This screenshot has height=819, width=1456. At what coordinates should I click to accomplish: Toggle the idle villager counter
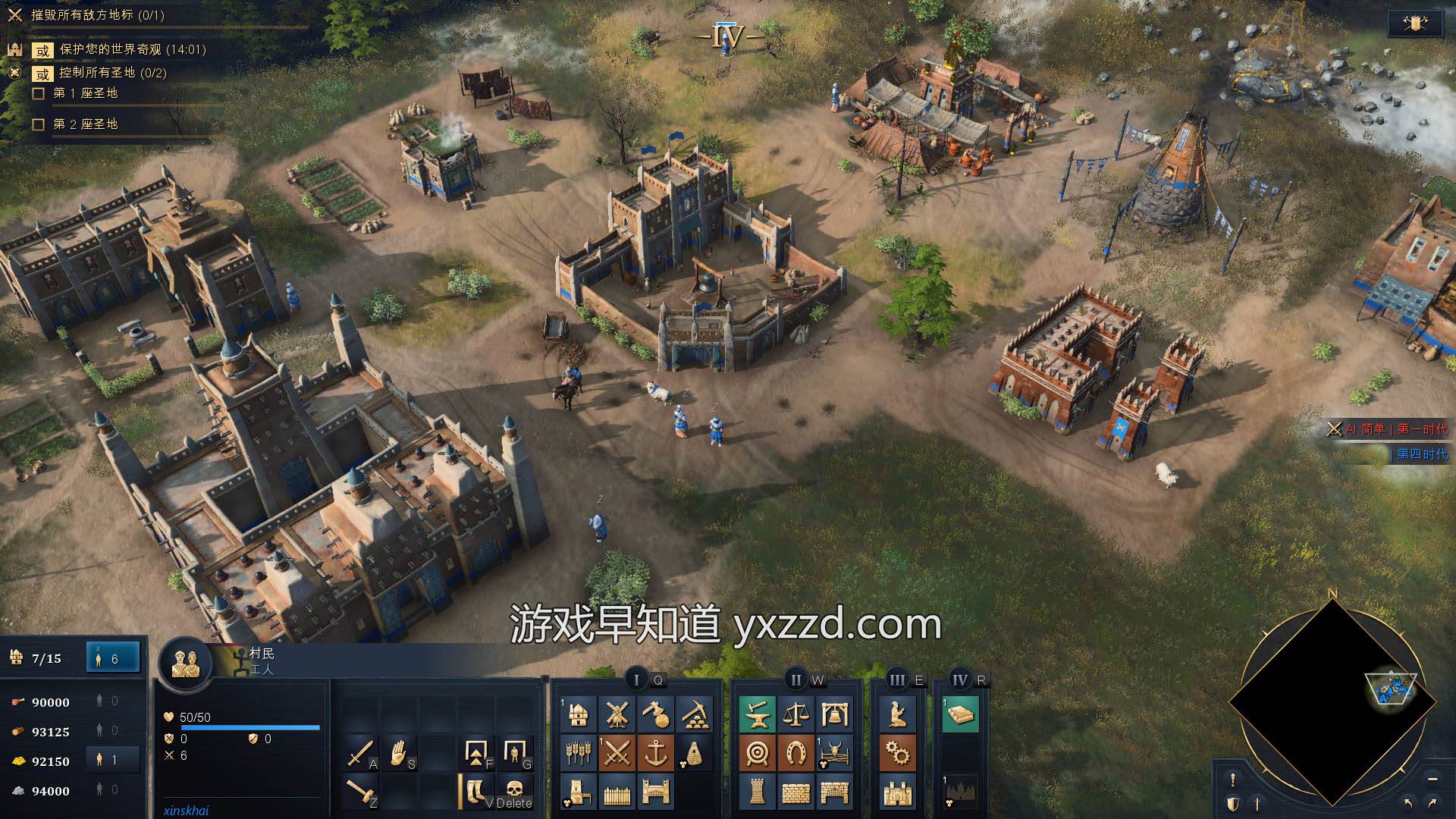(x=112, y=657)
